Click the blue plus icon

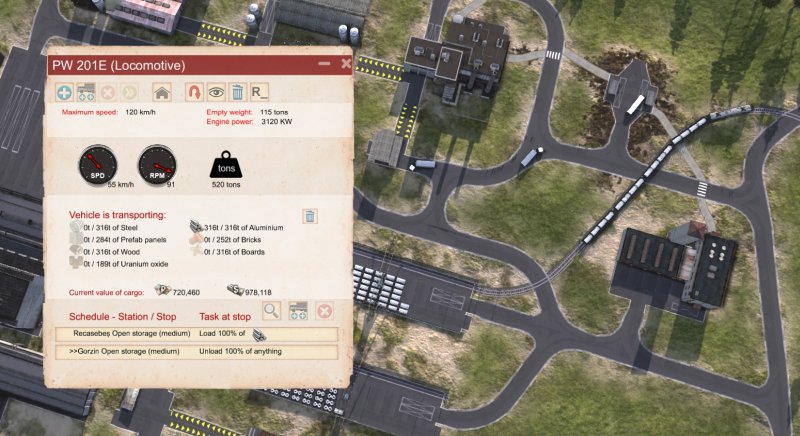pyautogui.click(x=65, y=92)
